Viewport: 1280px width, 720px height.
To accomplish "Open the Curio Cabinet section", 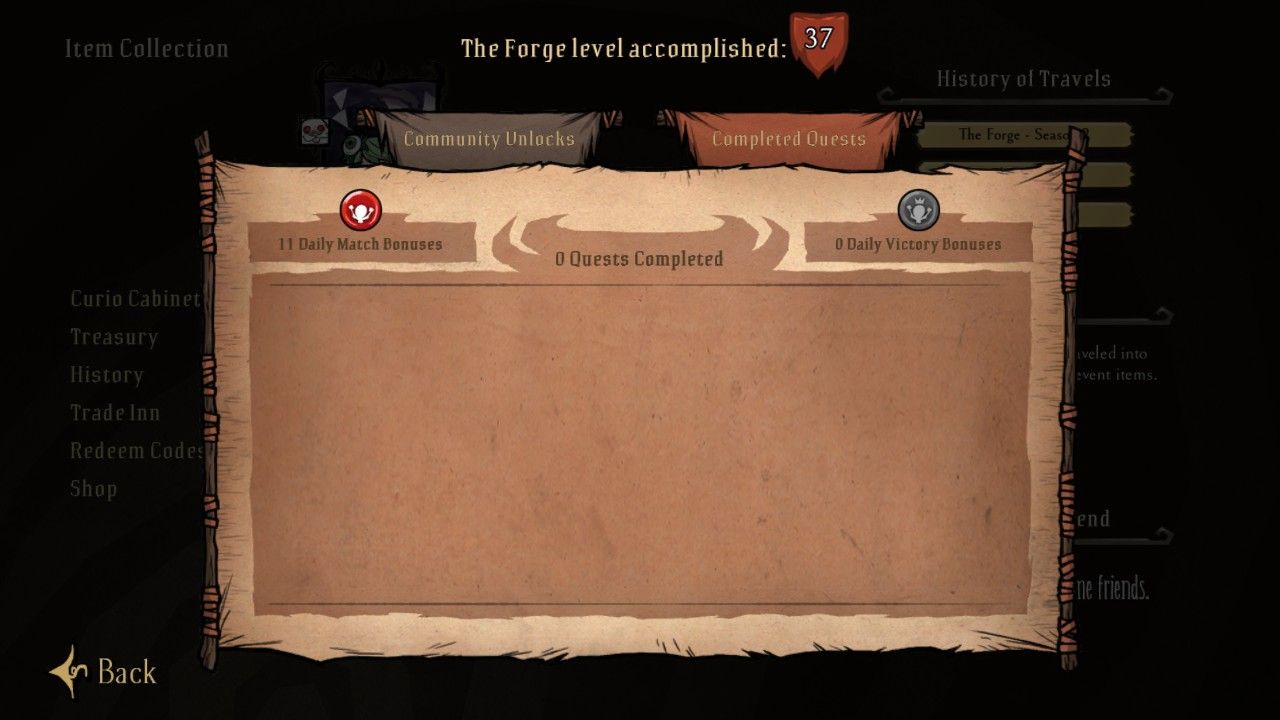I will click(135, 298).
